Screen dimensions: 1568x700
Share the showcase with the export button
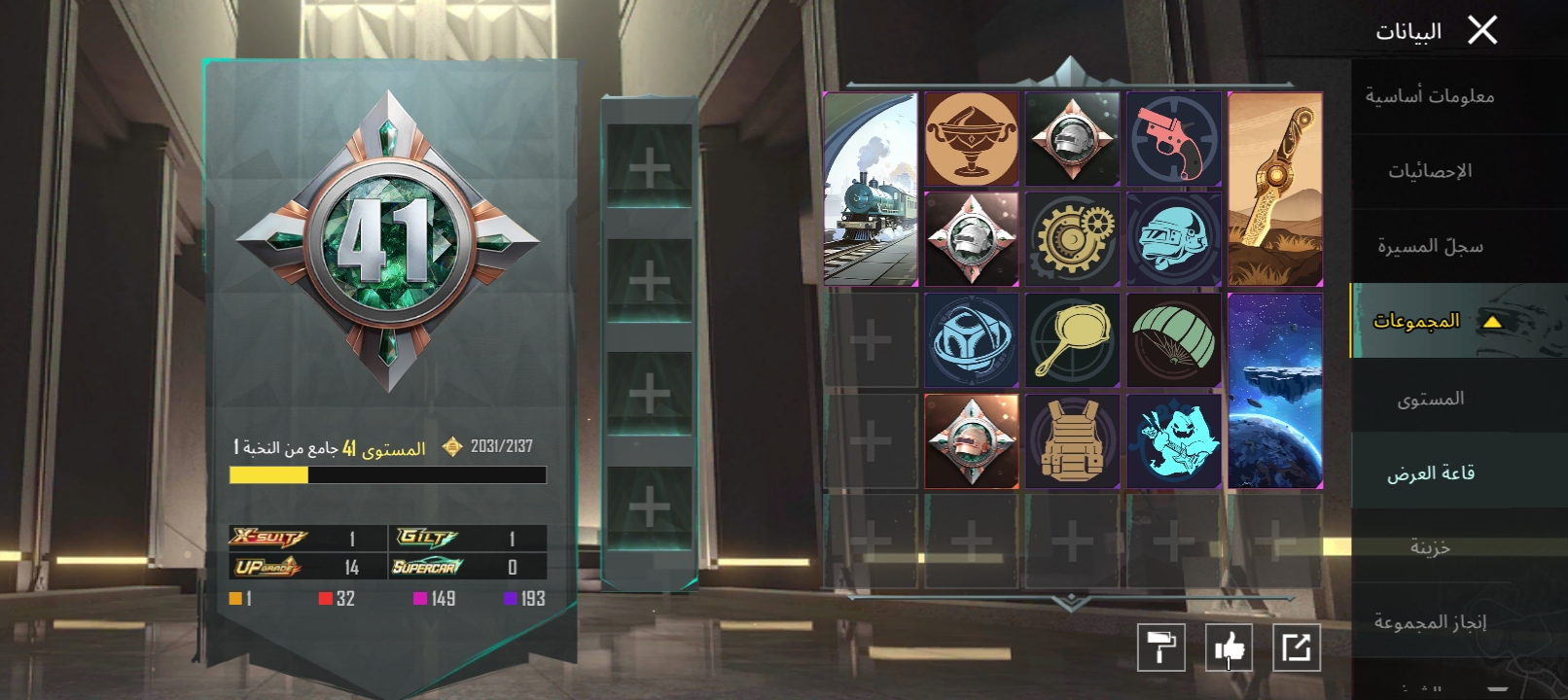(1297, 647)
